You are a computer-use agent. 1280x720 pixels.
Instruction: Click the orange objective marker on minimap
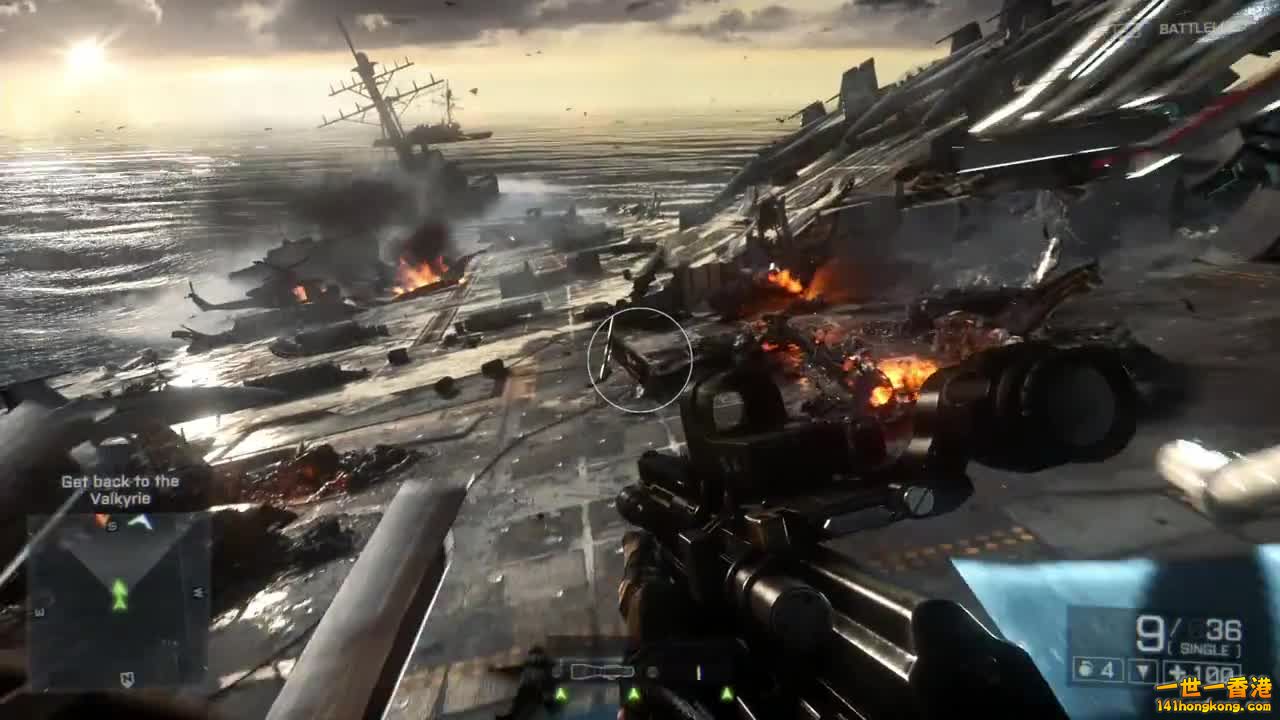102,519
